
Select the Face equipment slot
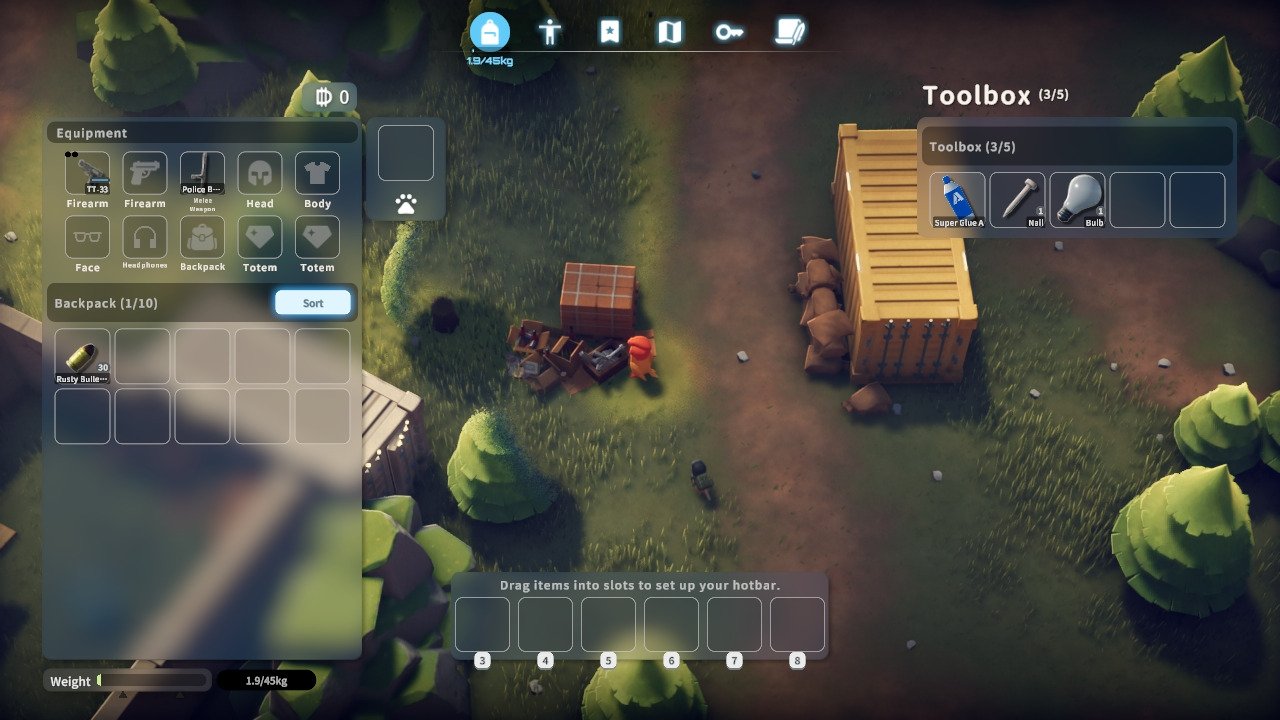[88, 238]
